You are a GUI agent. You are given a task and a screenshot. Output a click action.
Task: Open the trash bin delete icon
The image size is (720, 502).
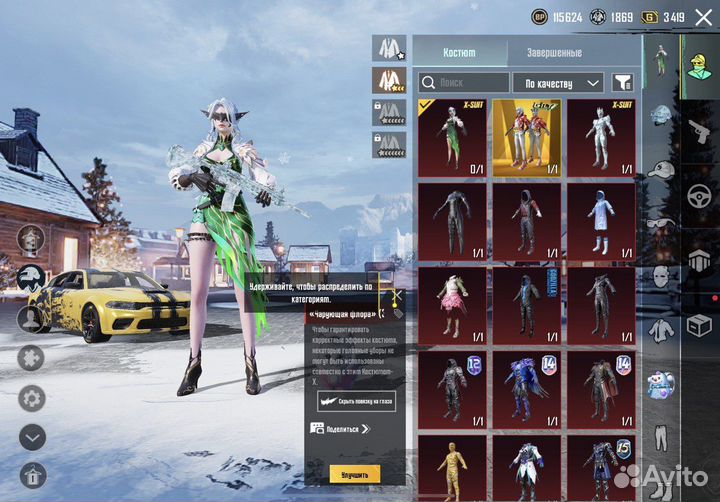point(32,475)
